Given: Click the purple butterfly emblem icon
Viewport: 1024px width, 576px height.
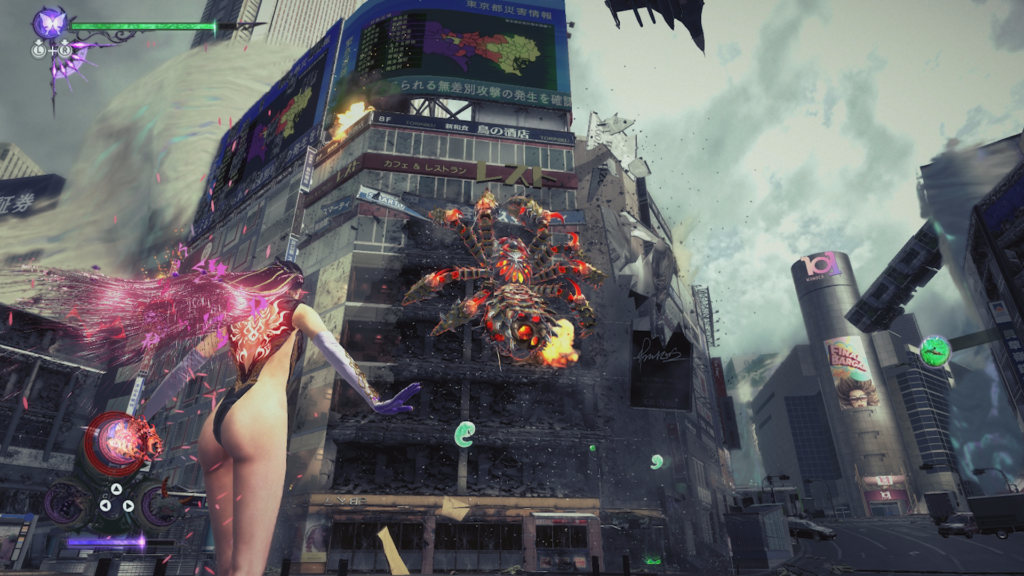Looking at the screenshot, I should click(x=48, y=22).
